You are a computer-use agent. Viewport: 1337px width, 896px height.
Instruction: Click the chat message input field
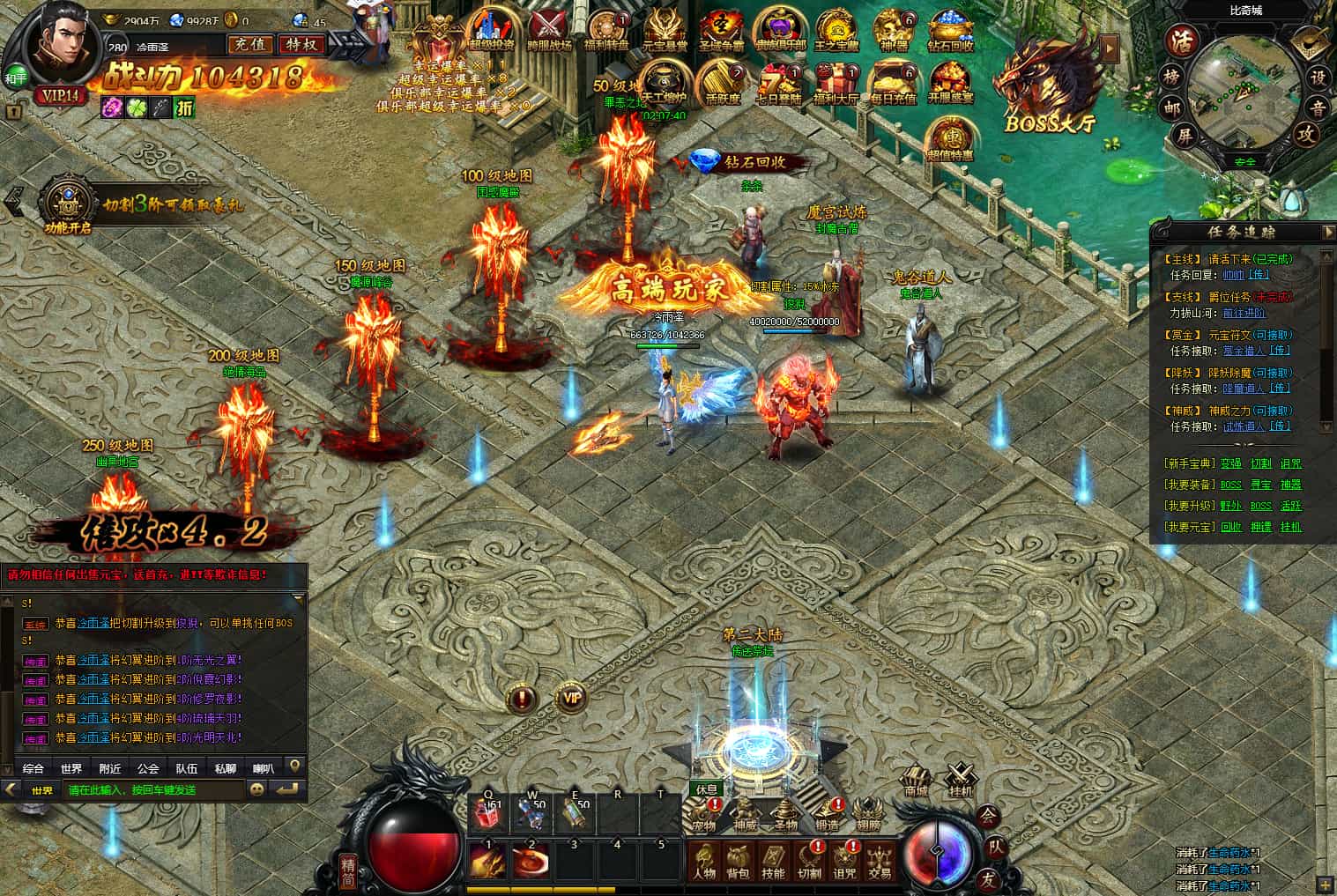(154, 790)
